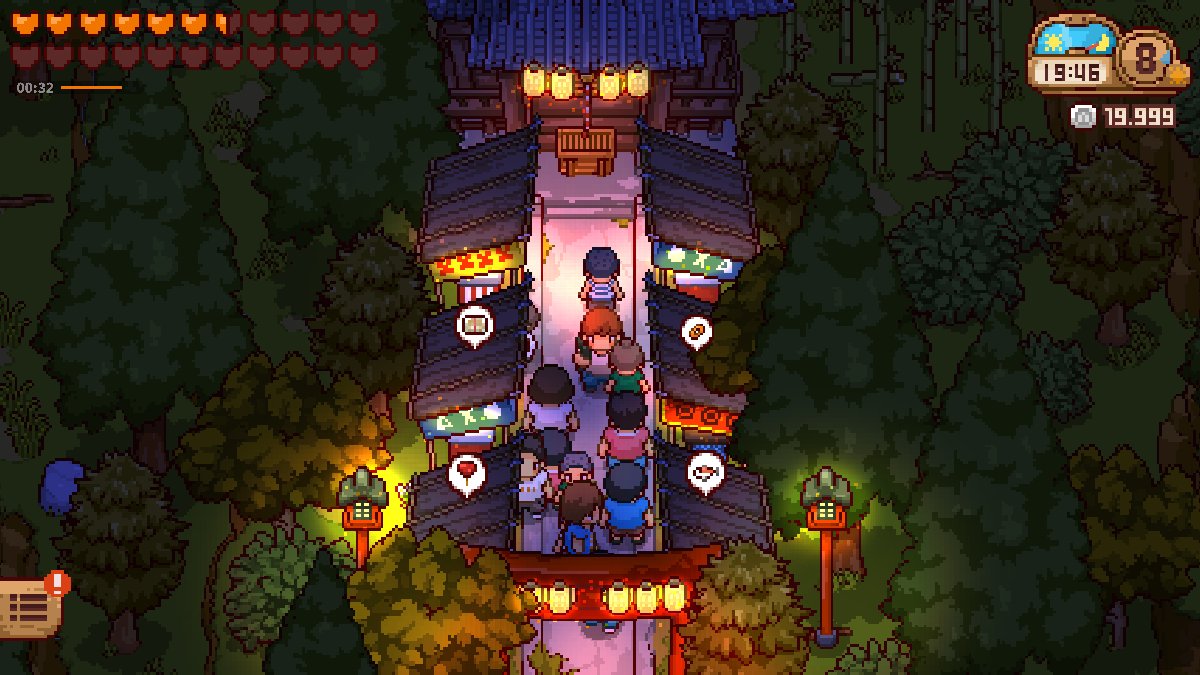
Task: Select the framed picture stall bubble
Action: click(x=474, y=324)
